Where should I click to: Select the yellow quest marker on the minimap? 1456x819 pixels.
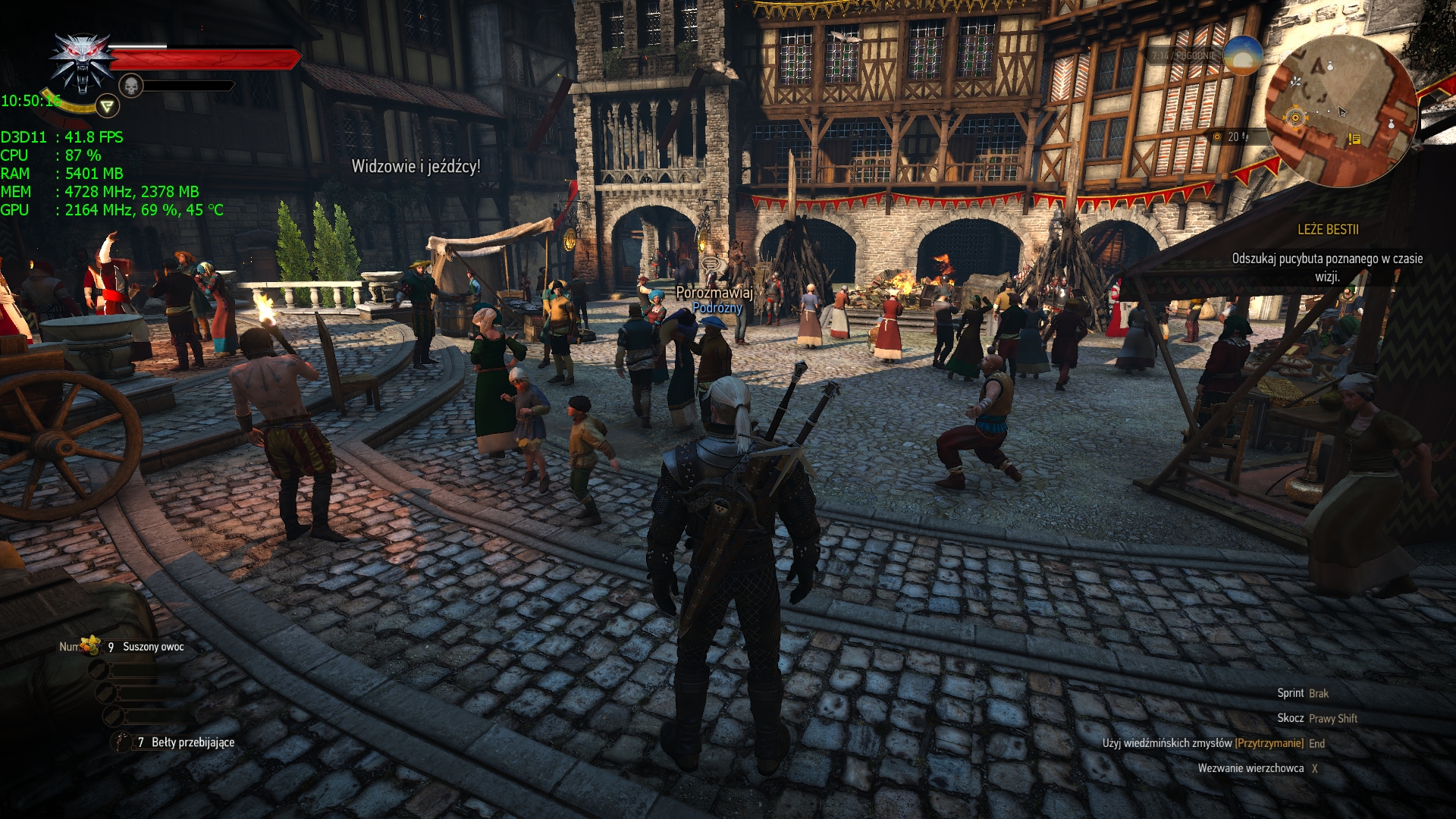(1354, 139)
